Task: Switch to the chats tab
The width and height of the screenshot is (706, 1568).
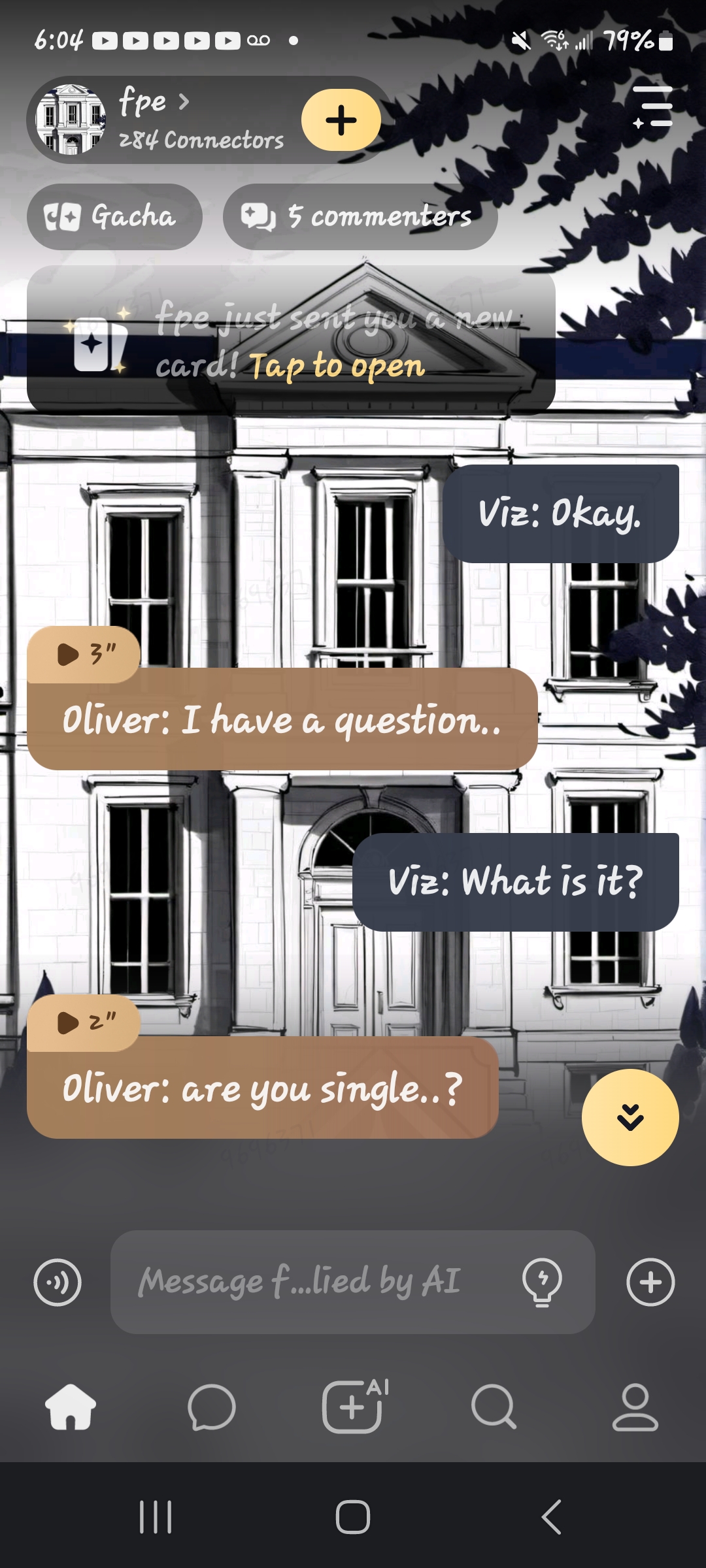Action: tap(211, 1407)
